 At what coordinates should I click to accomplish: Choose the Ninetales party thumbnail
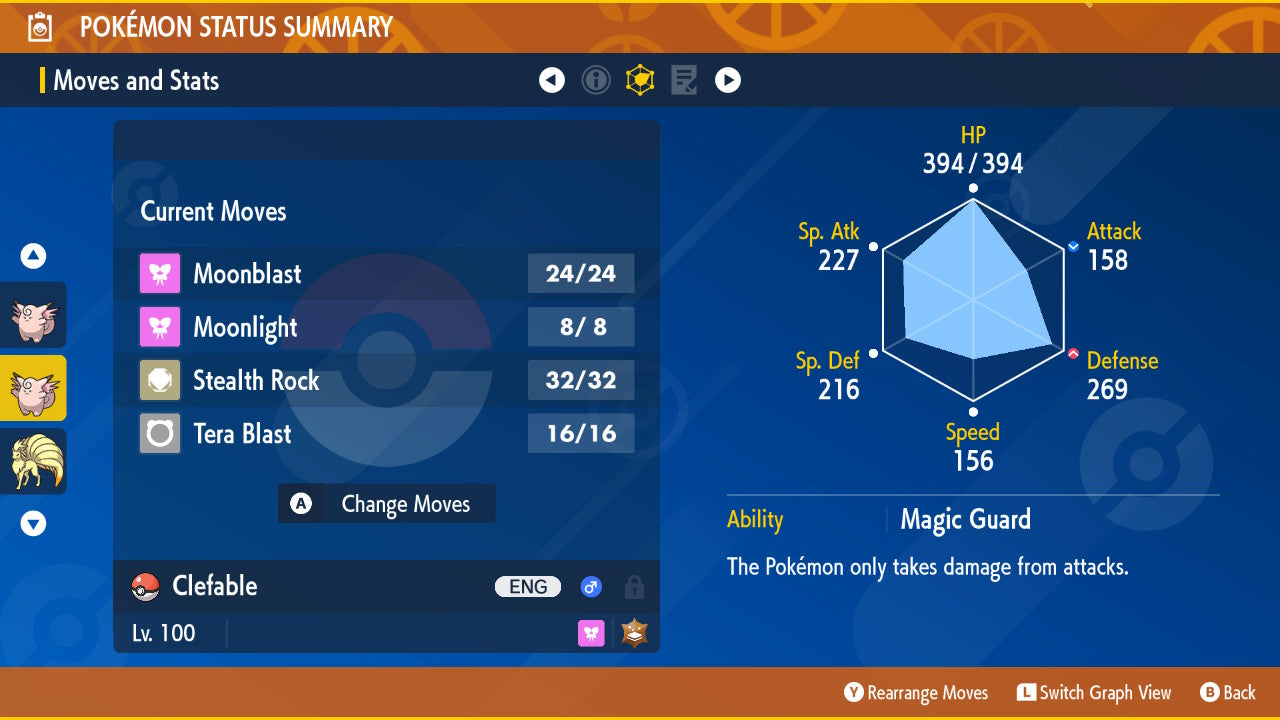34,461
